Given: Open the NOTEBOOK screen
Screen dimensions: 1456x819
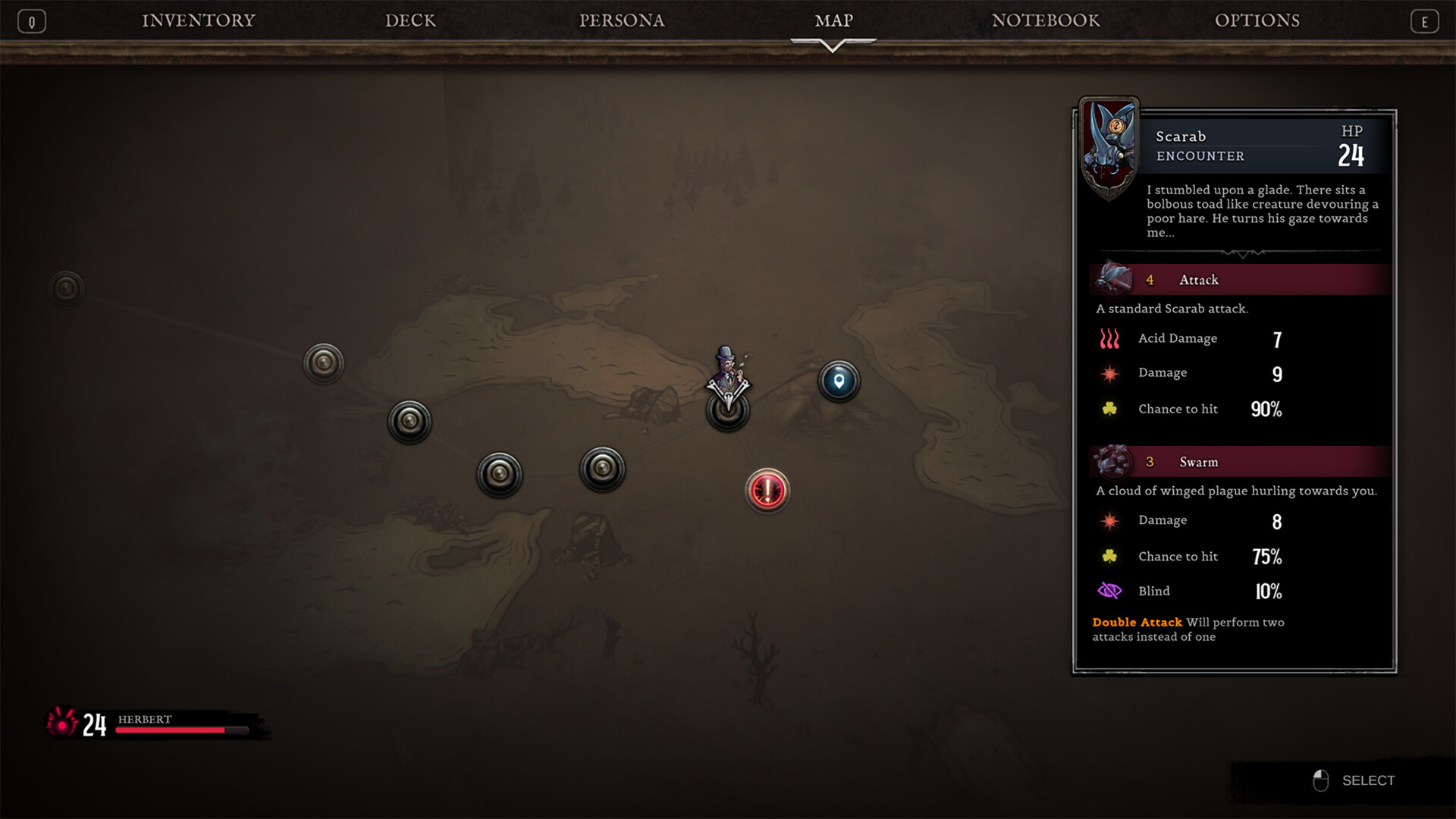Looking at the screenshot, I should (1045, 20).
